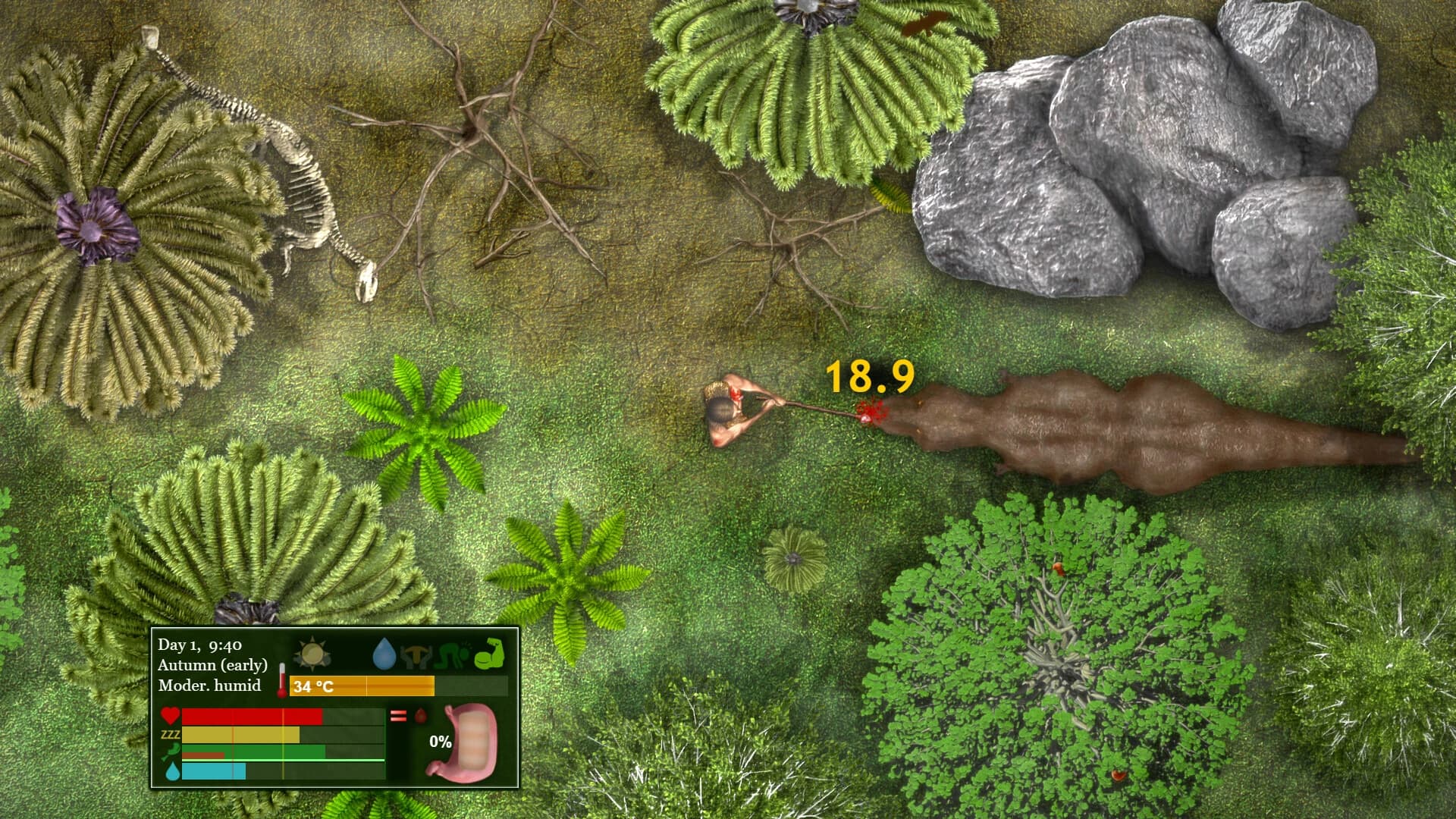Click the blue thirst droplet icon
The image size is (1456, 819).
(171, 772)
